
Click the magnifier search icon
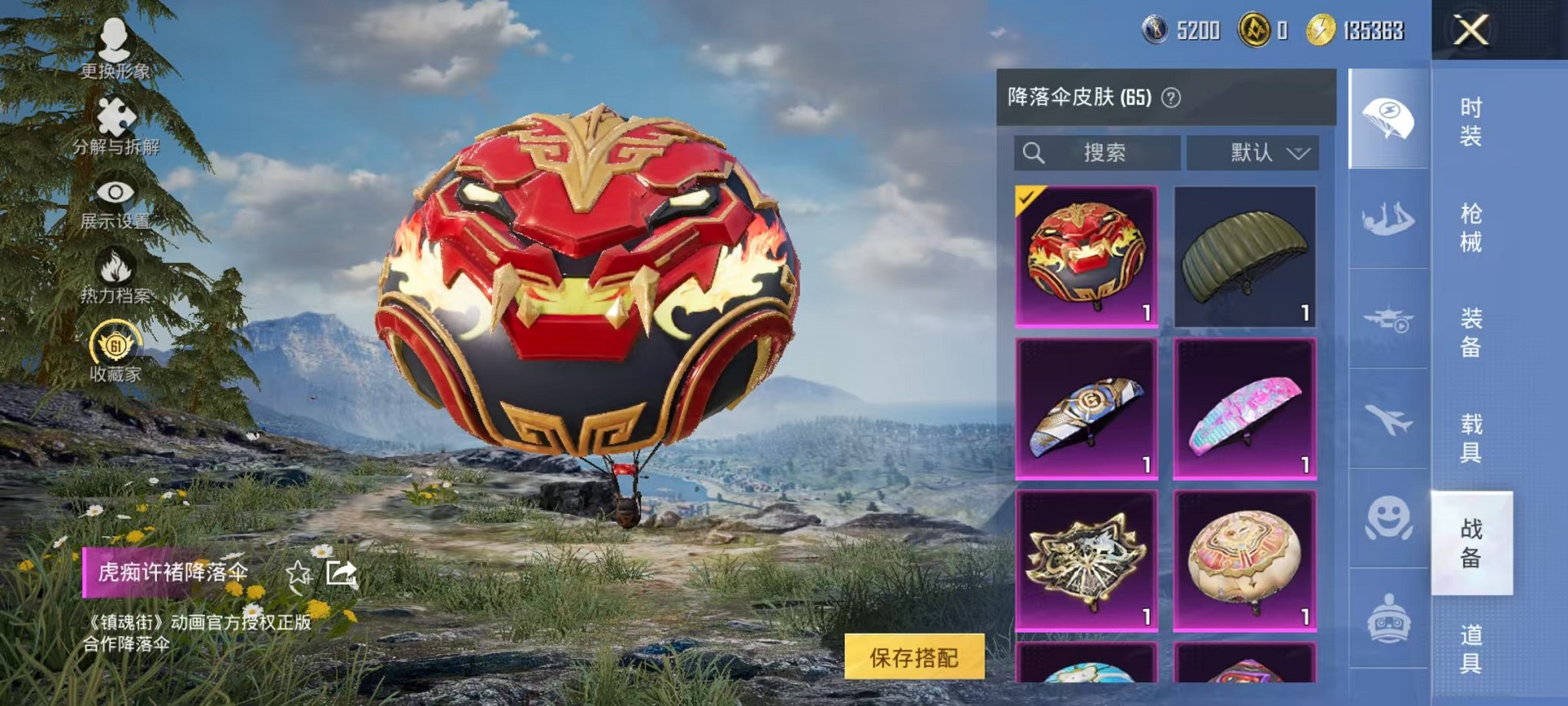pos(1034,152)
